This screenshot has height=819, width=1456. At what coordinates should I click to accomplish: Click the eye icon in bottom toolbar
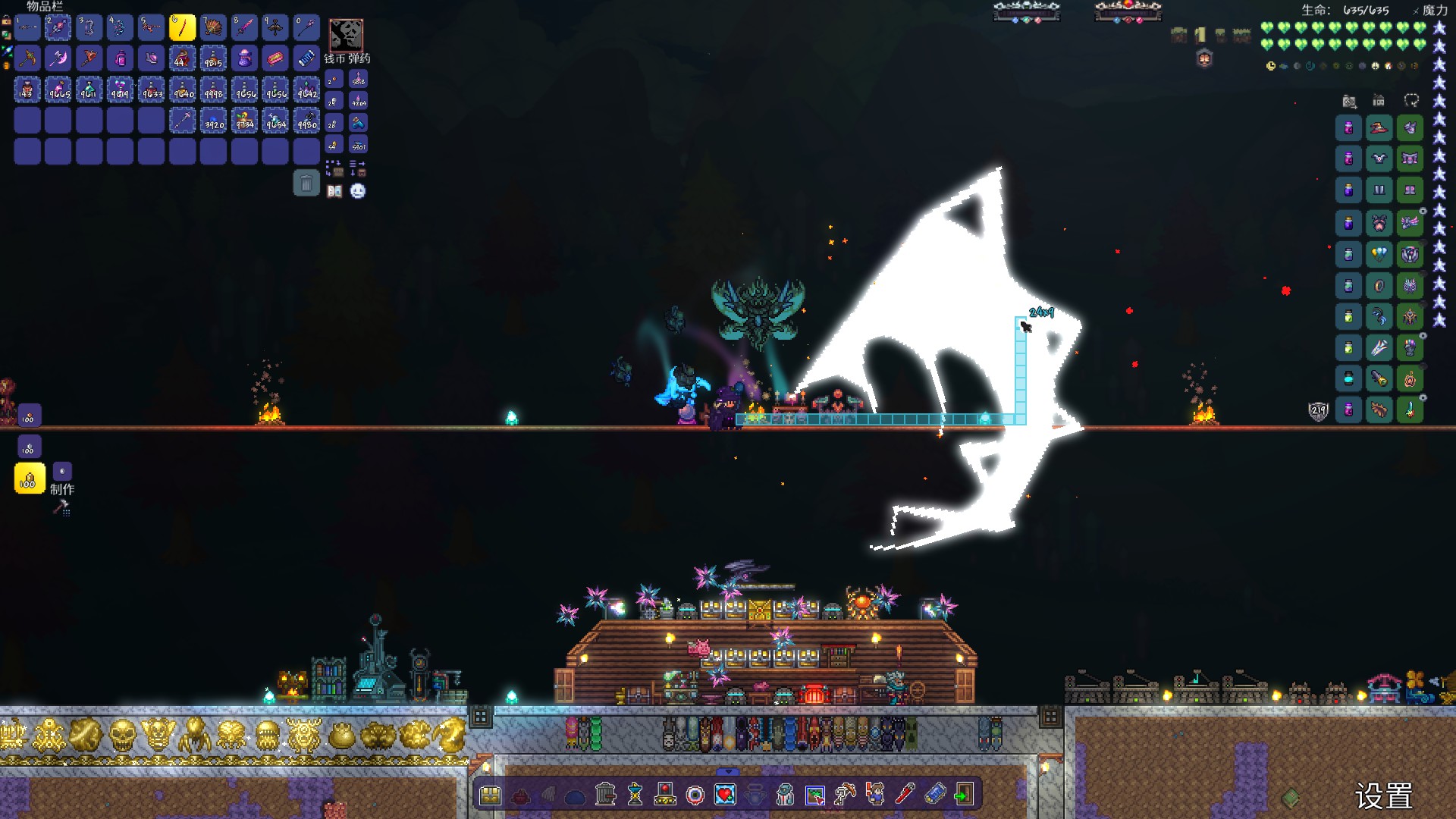pos(695,795)
